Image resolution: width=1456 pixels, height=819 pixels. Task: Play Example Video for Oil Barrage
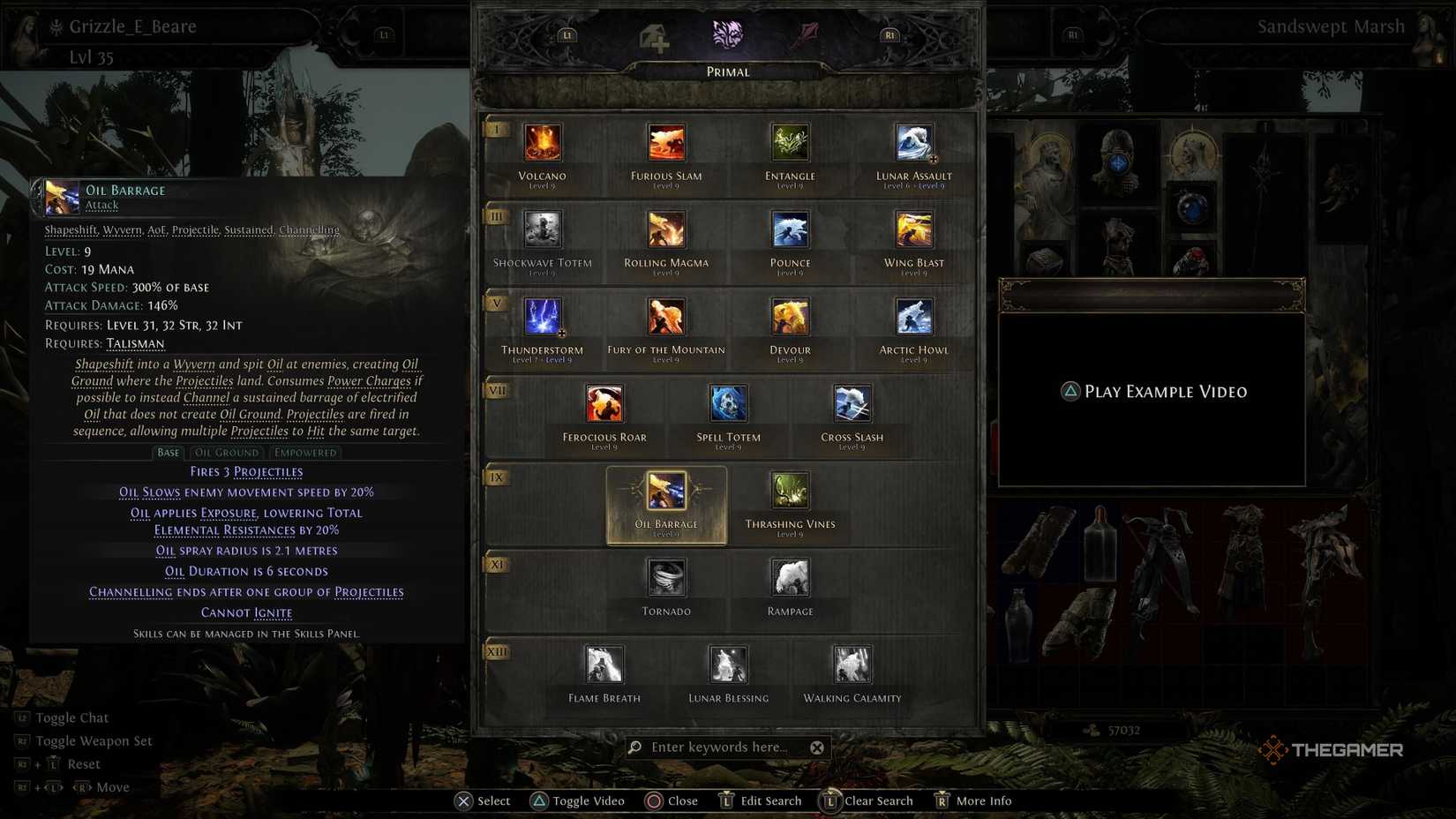point(1152,391)
